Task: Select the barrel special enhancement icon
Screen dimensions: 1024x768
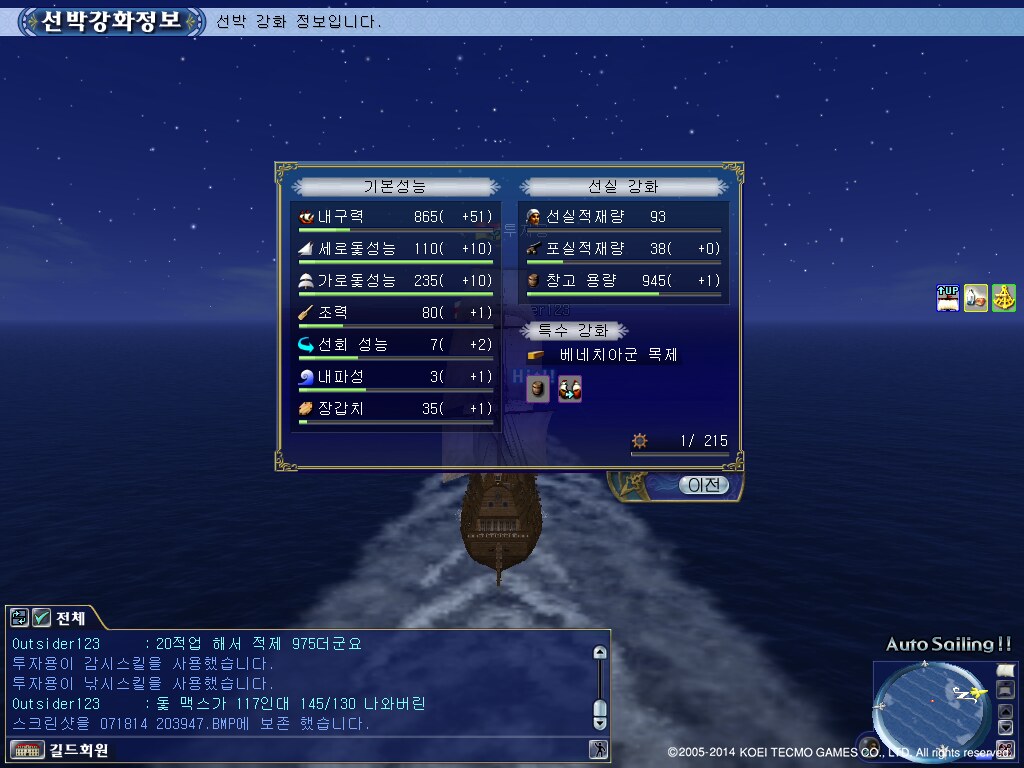Action: 538,389
